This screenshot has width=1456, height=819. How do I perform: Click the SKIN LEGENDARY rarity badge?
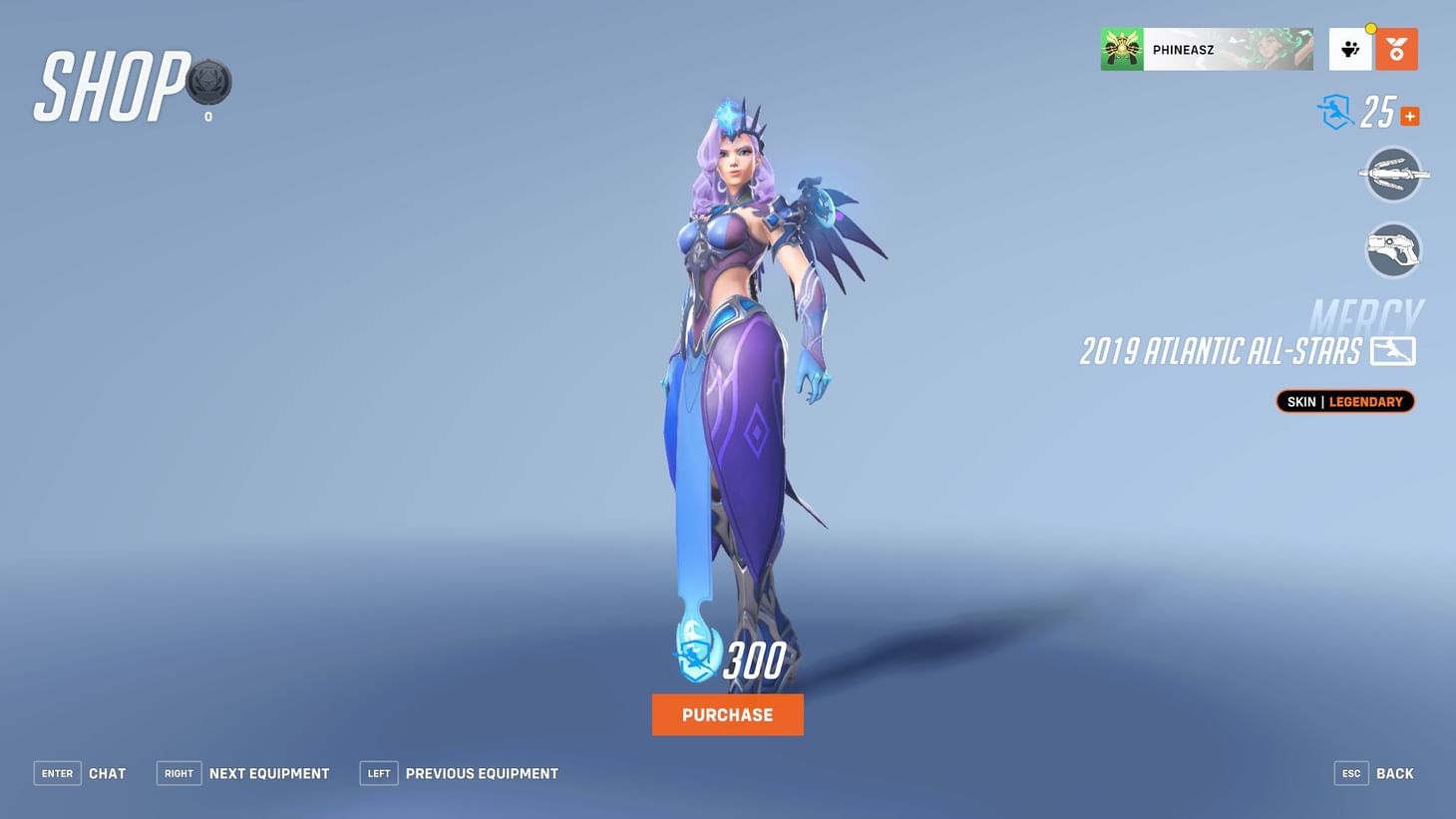click(x=1344, y=400)
